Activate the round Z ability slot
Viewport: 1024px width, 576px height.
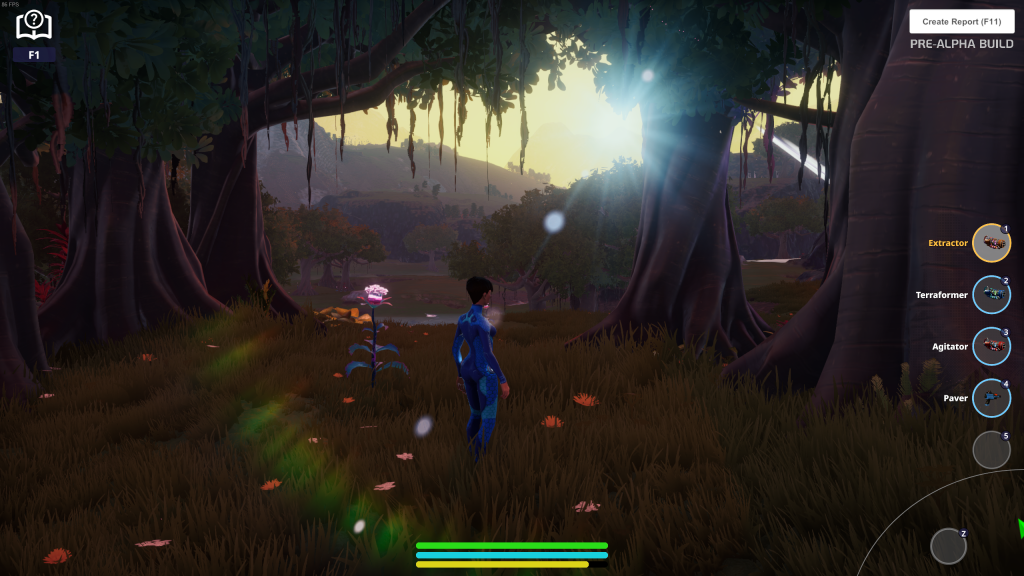pyautogui.click(x=948, y=546)
